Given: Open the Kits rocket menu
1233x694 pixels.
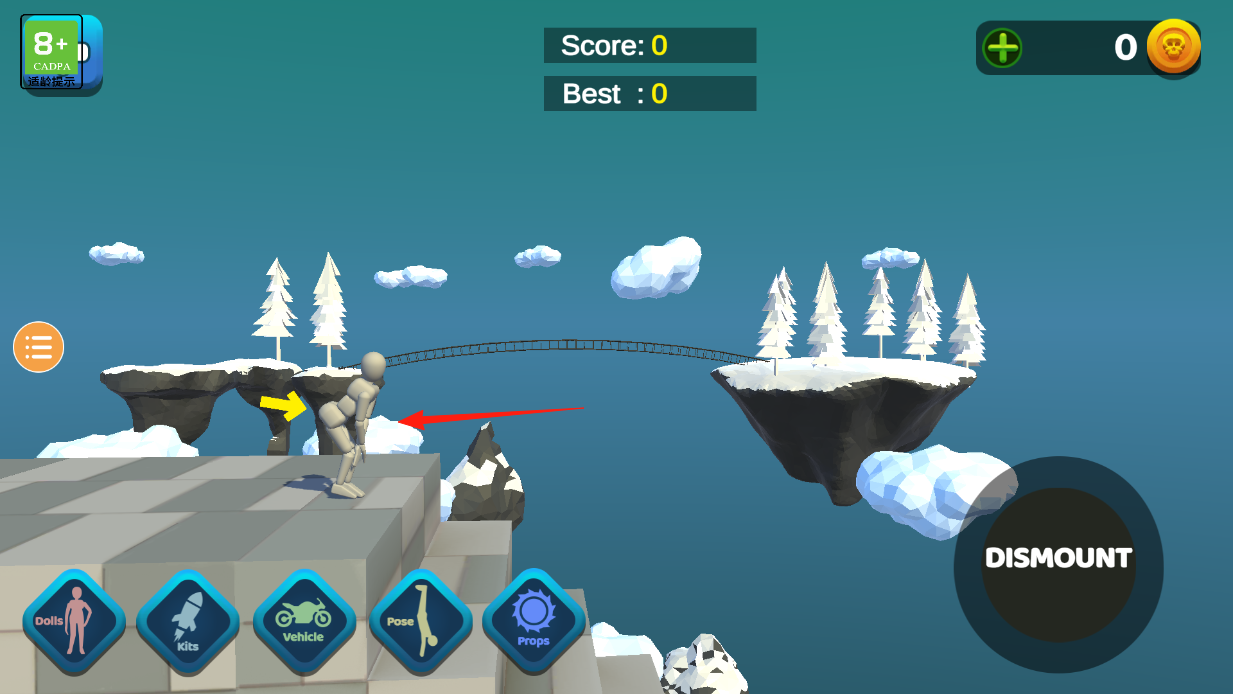Looking at the screenshot, I should (188, 621).
